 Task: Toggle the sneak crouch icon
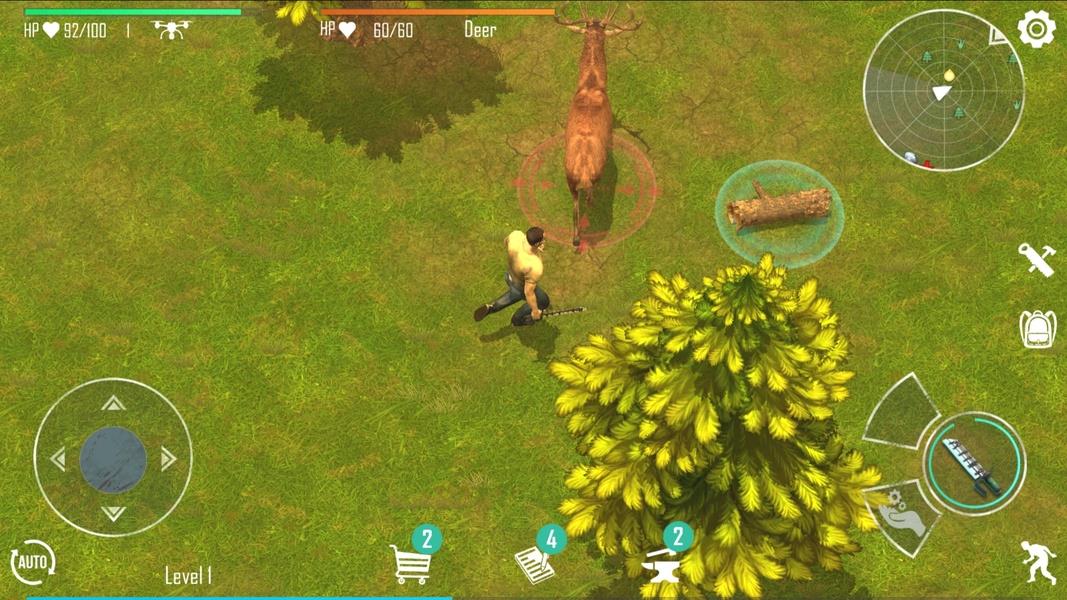tap(1038, 562)
